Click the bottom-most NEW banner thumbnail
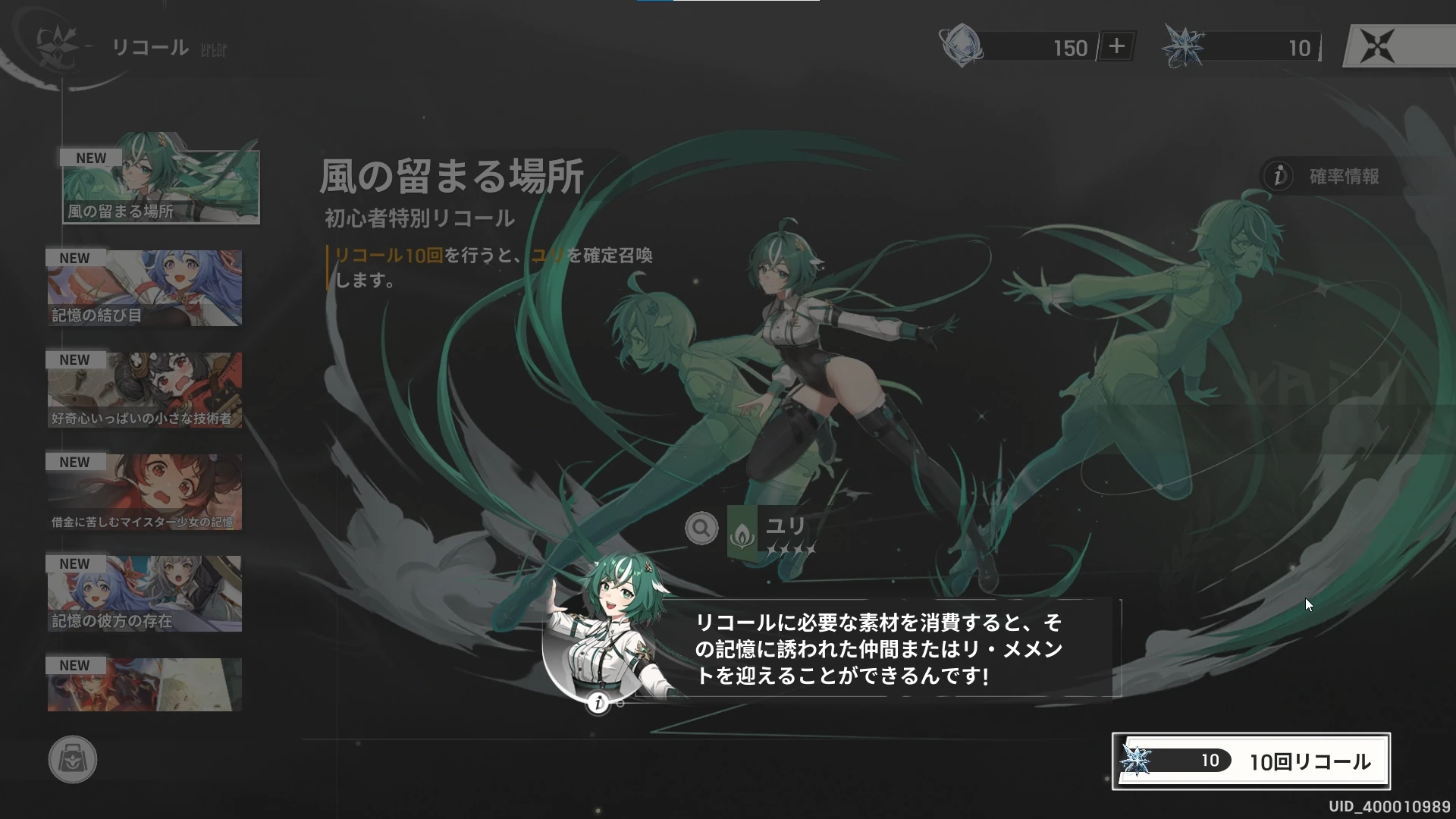This screenshot has width=1456, height=819. click(145, 684)
